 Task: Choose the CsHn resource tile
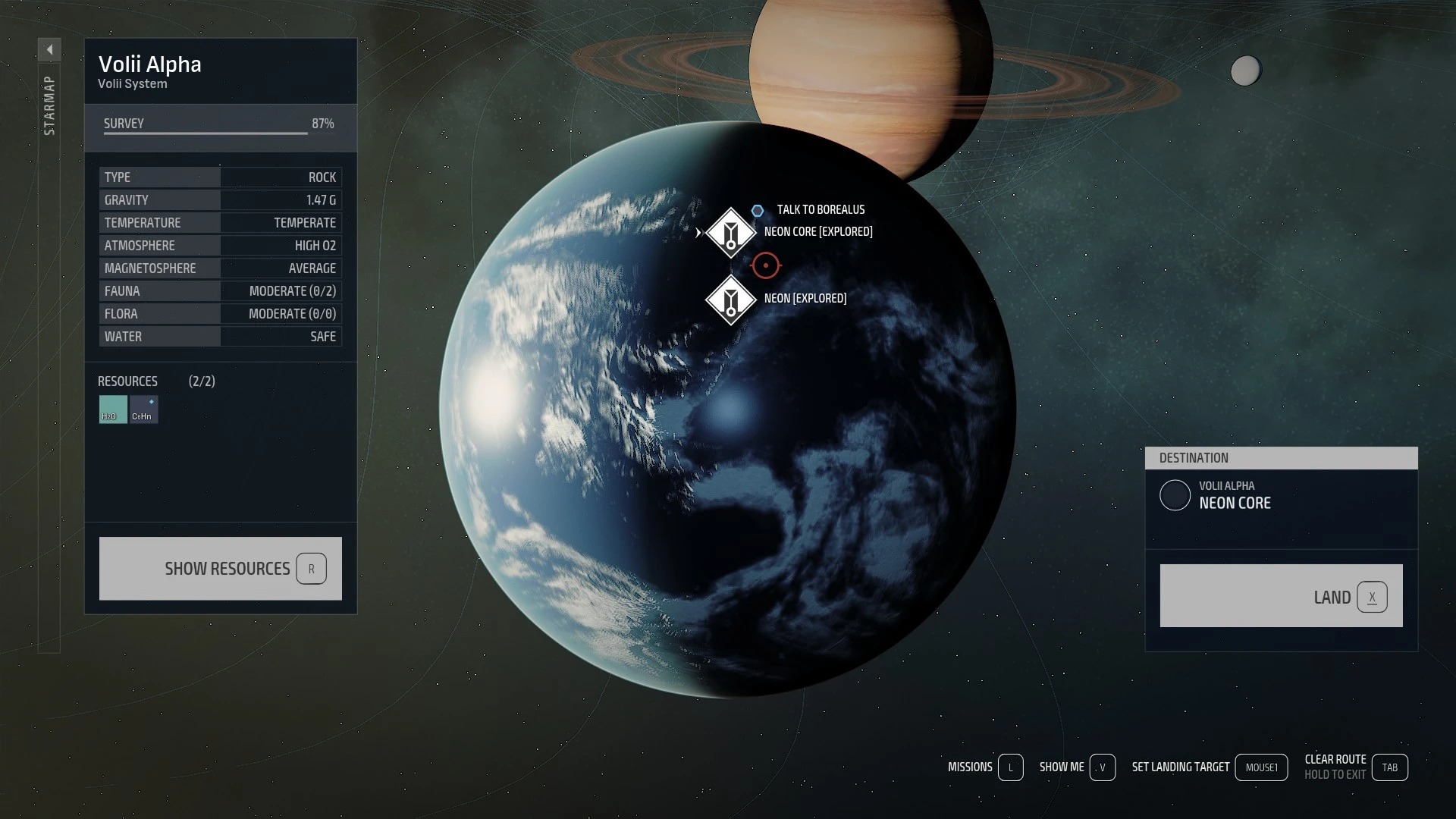[143, 409]
